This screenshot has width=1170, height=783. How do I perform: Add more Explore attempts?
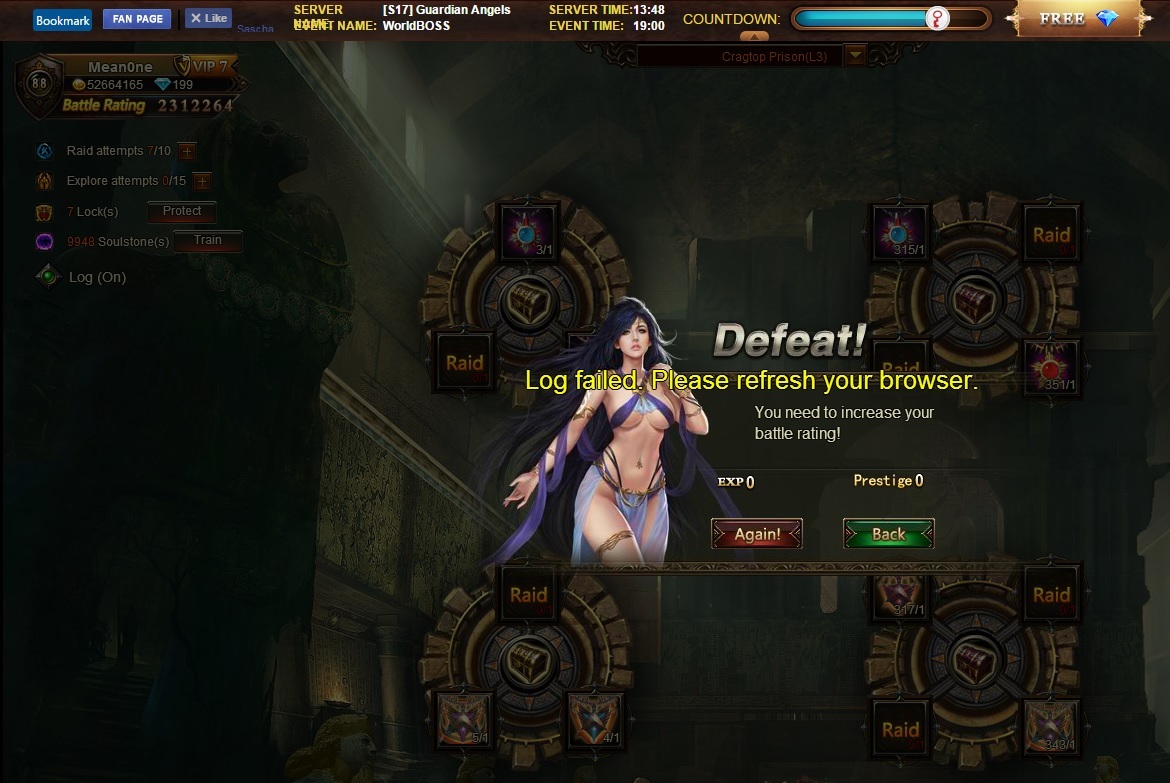(201, 181)
